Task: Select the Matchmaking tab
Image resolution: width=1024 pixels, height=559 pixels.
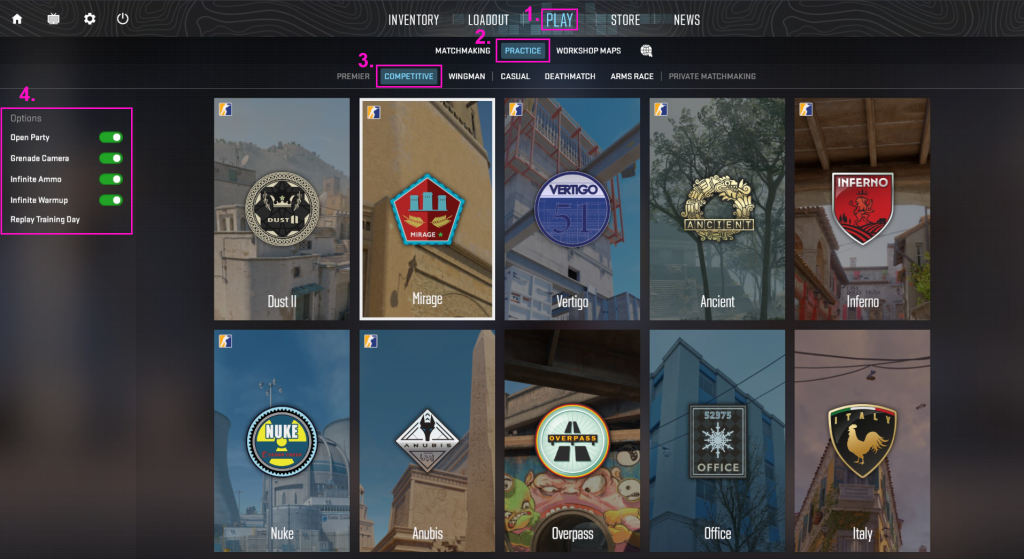Action: click(x=462, y=51)
